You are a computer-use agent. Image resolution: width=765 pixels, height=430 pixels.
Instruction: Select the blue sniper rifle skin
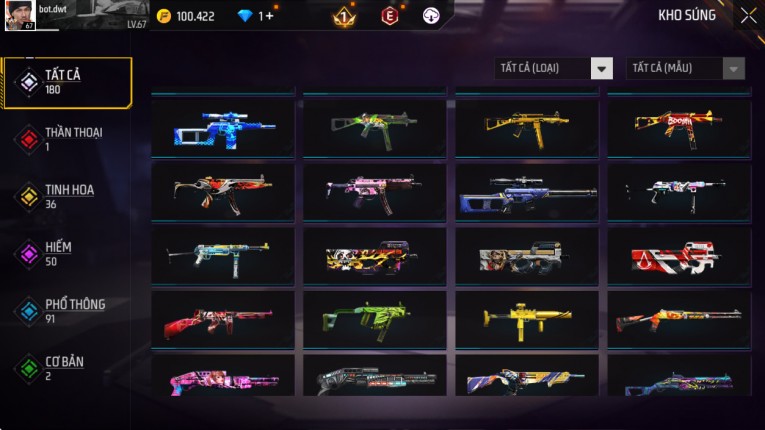coord(223,127)
